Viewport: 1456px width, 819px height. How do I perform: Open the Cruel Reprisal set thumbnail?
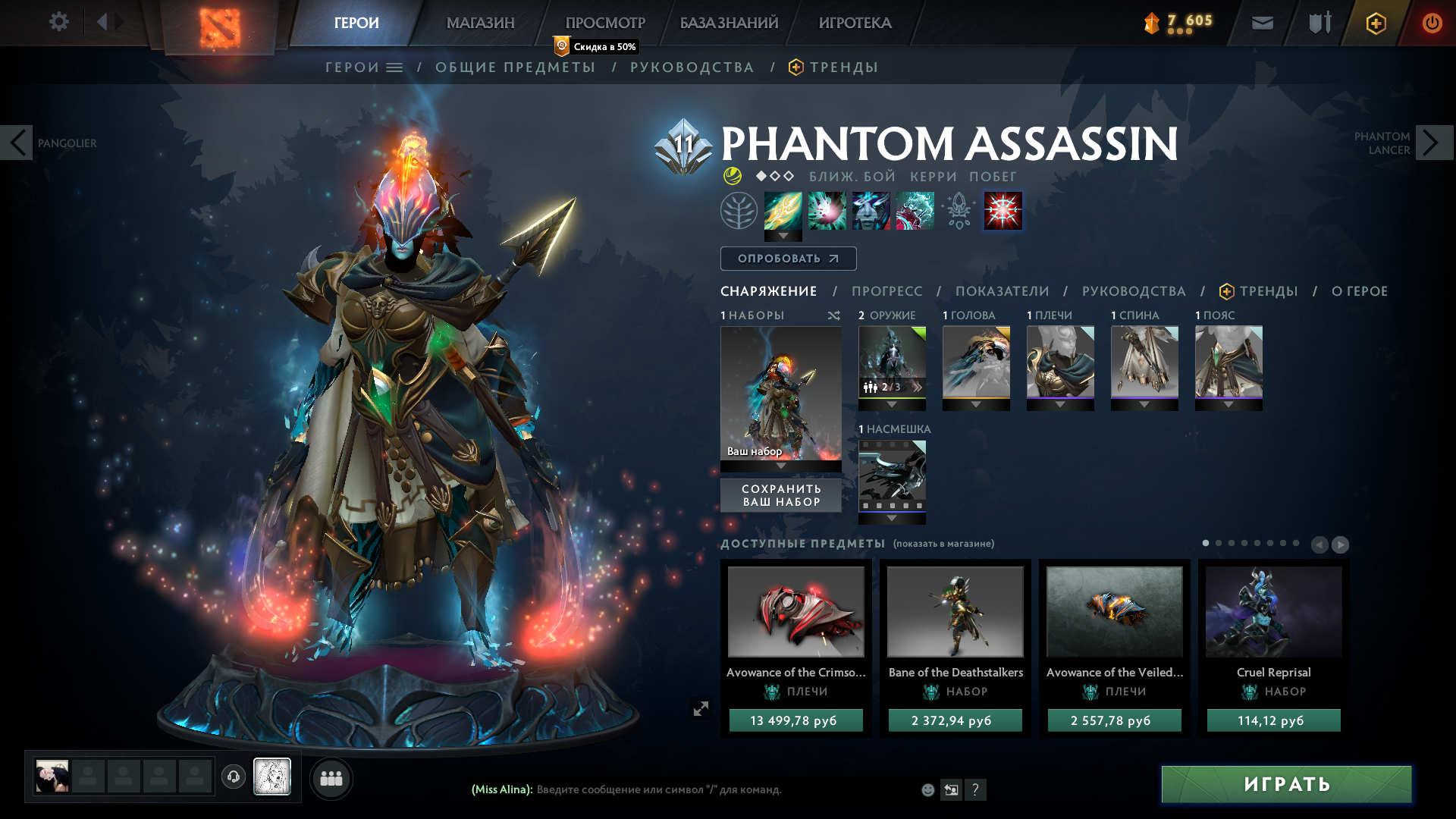tap(1272, 611)
